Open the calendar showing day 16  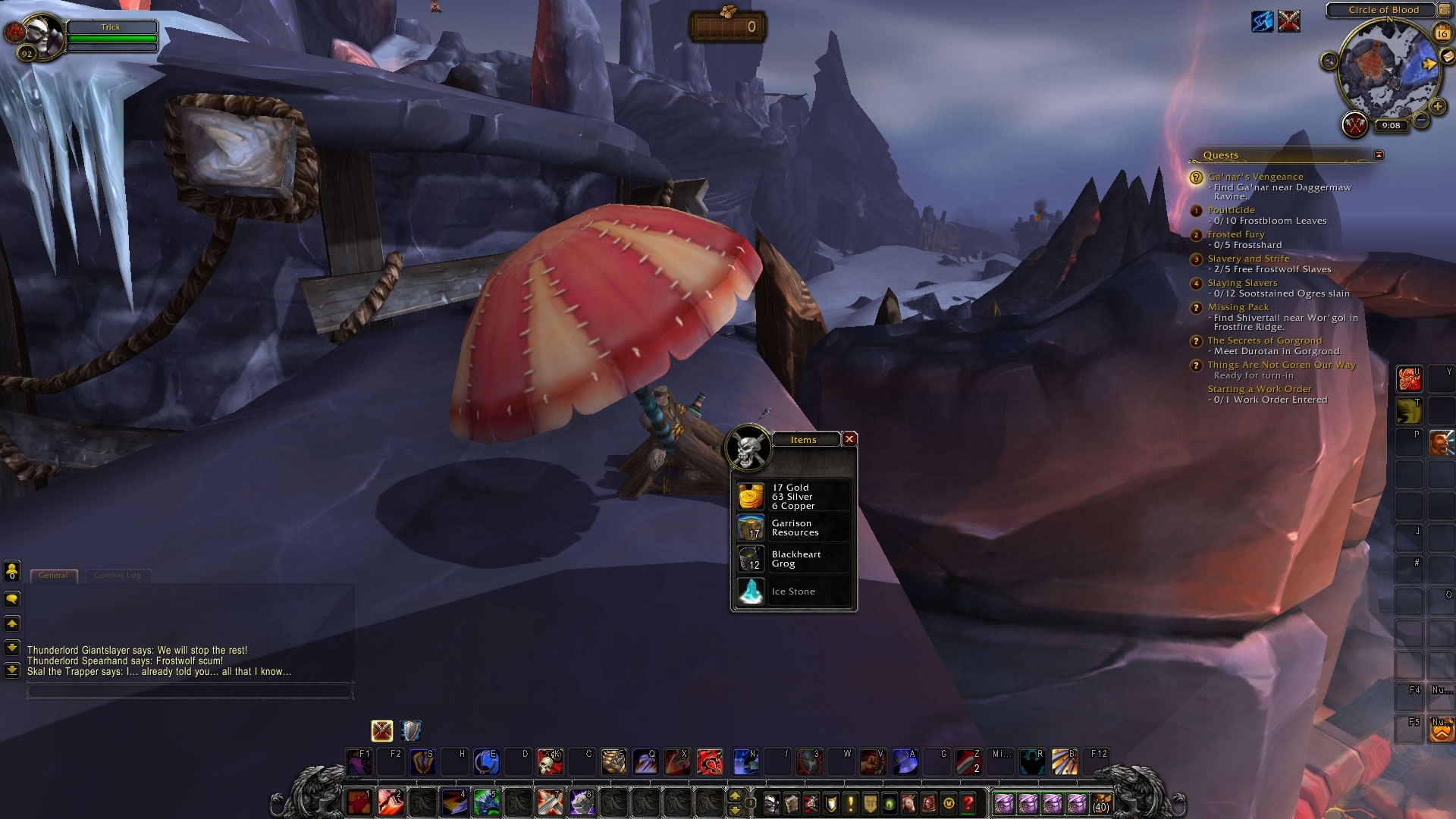[1443, 33]
